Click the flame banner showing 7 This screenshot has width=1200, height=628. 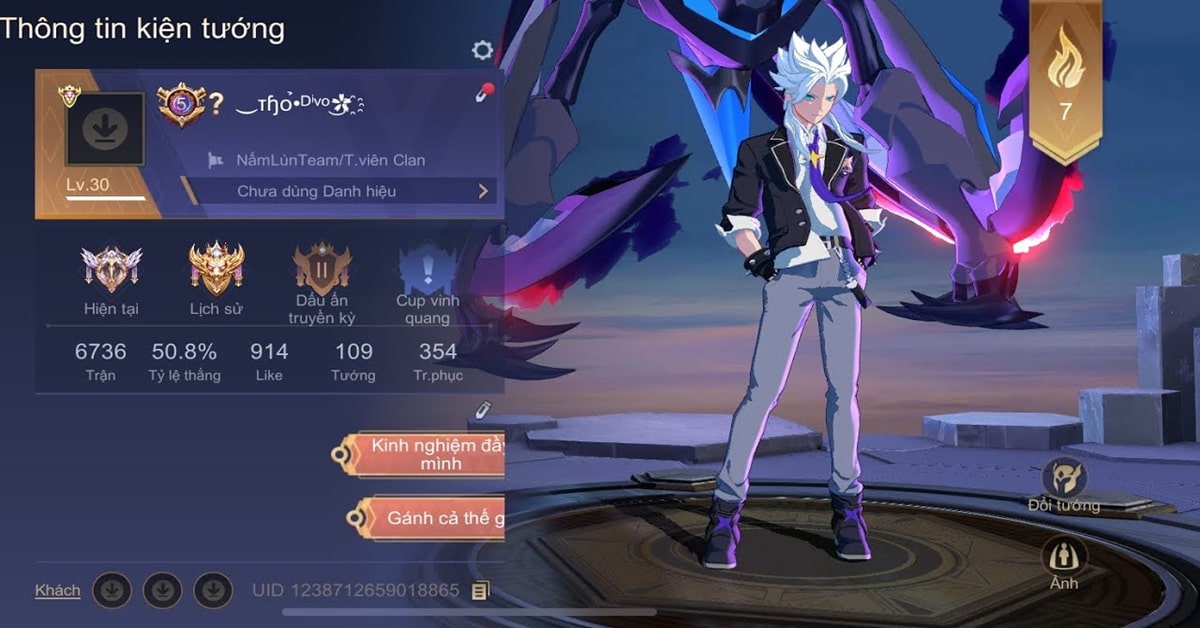[x=1066, y=80]
